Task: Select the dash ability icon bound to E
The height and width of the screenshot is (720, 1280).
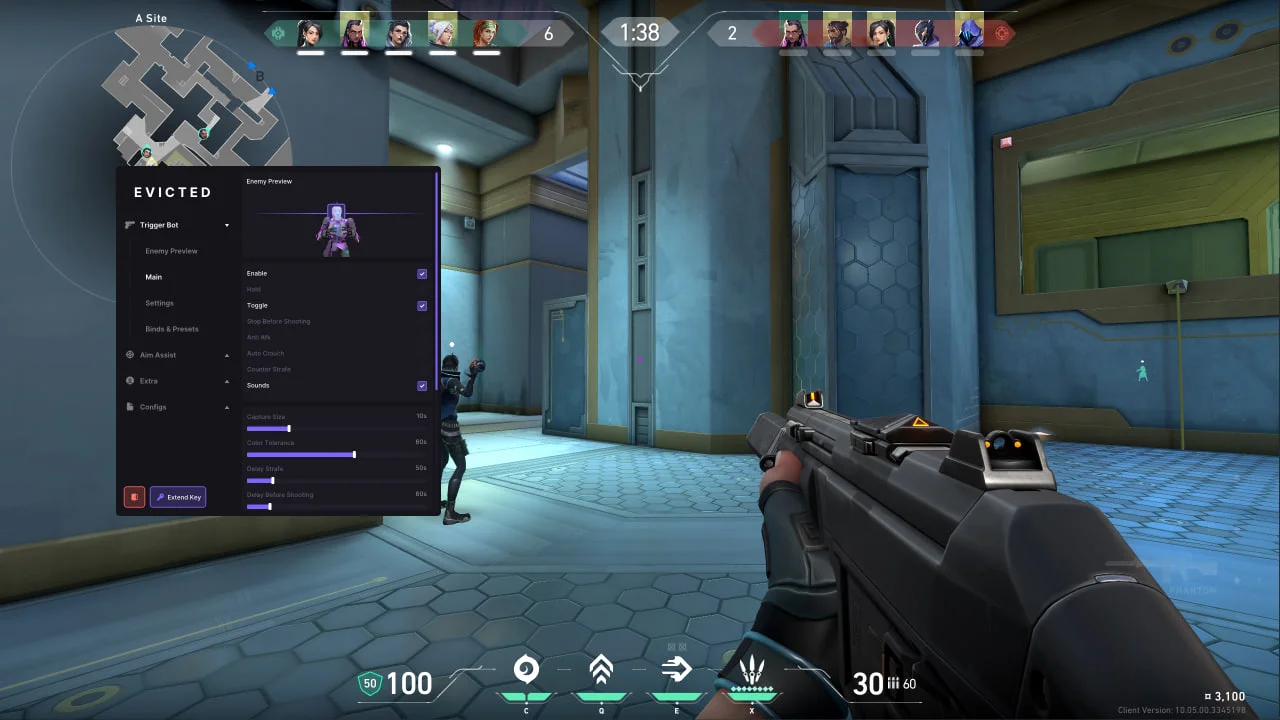Action: [676, 669]
